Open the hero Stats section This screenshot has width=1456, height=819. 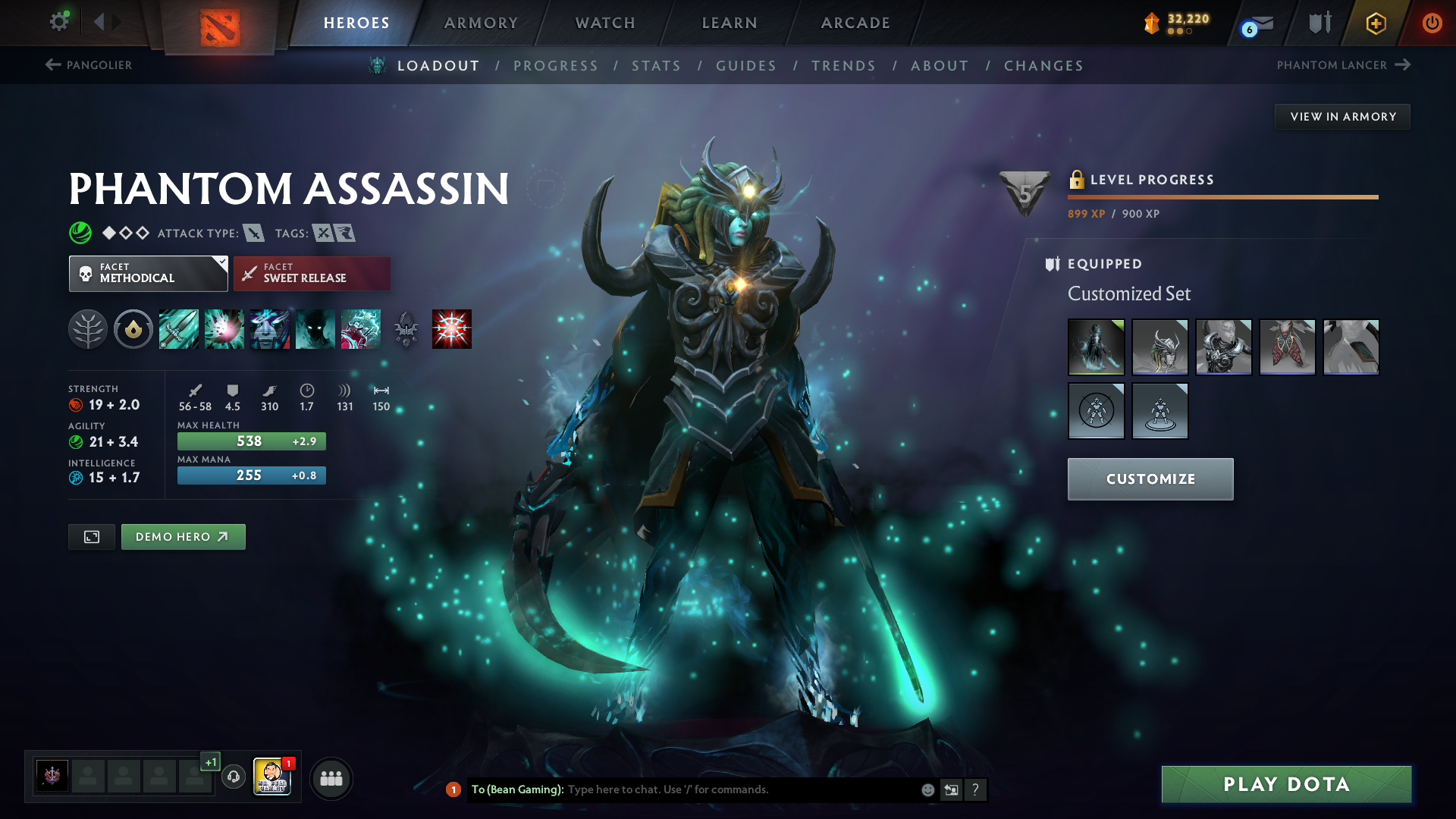[656, 66]
